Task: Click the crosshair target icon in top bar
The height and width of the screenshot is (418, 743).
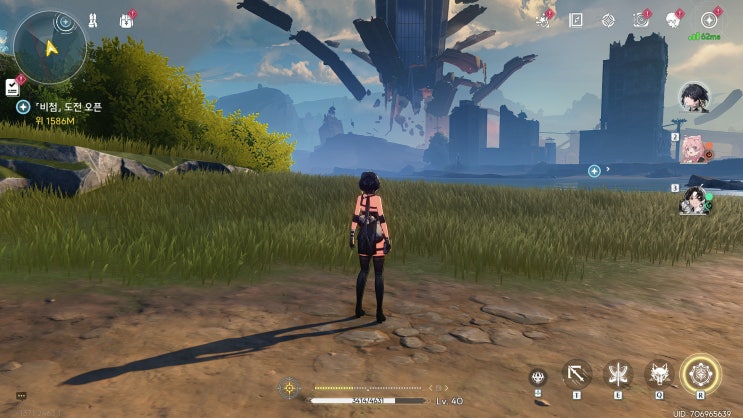Action: click(x=607, y=19)
